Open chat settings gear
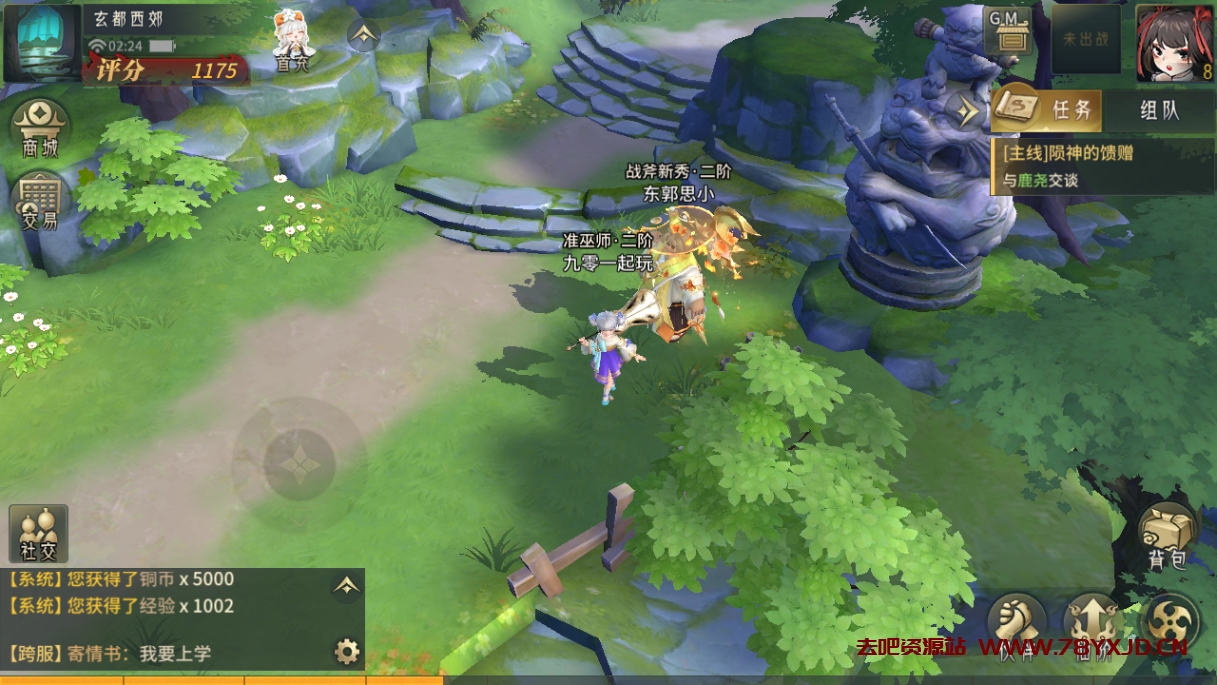This screenshot has height=685, width=1217. coord(346,653)
